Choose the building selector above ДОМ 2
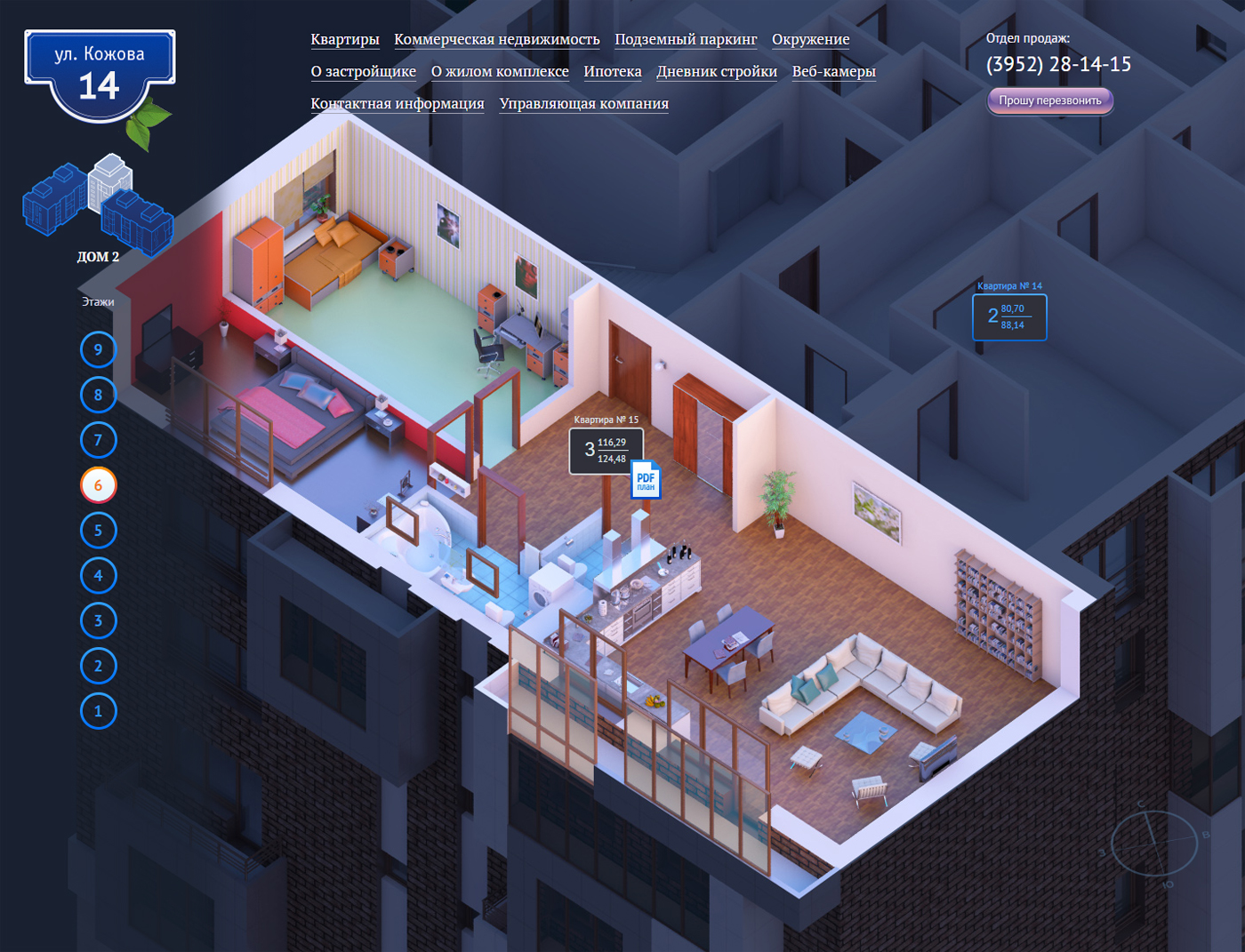 click(x=97, y=205)
